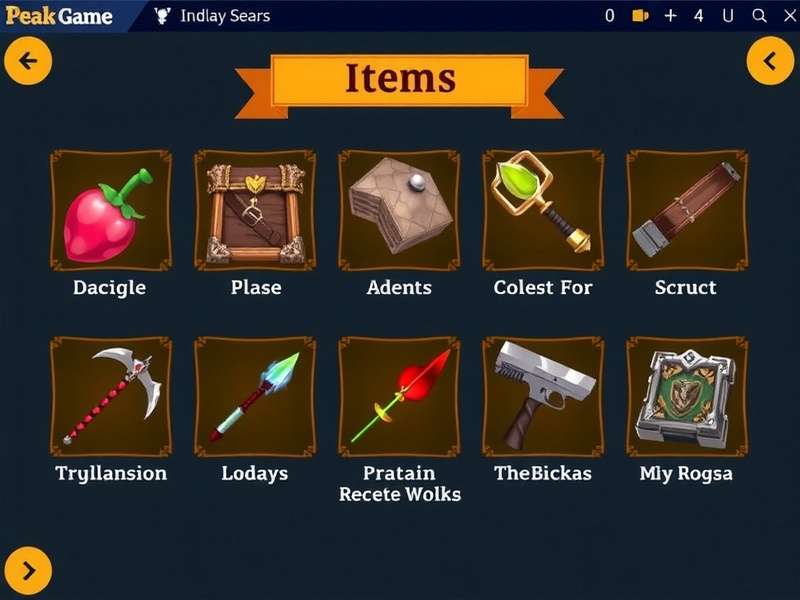This screenshot has width=800, height=600.
Task: Select the Dacigle strawberry item
Action: pos(110,210)
